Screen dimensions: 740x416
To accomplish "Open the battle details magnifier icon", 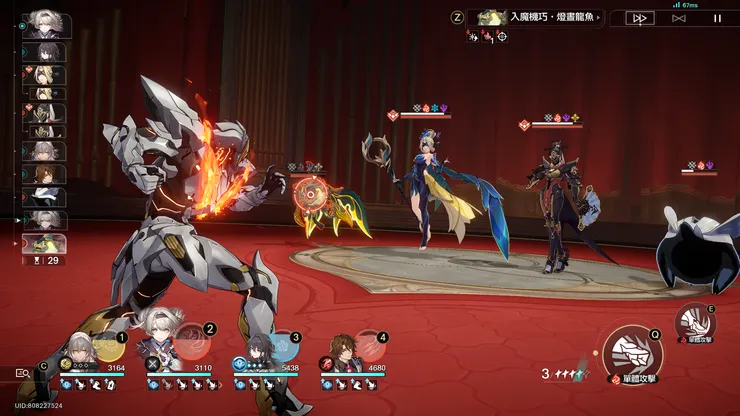I will point(22,372).
